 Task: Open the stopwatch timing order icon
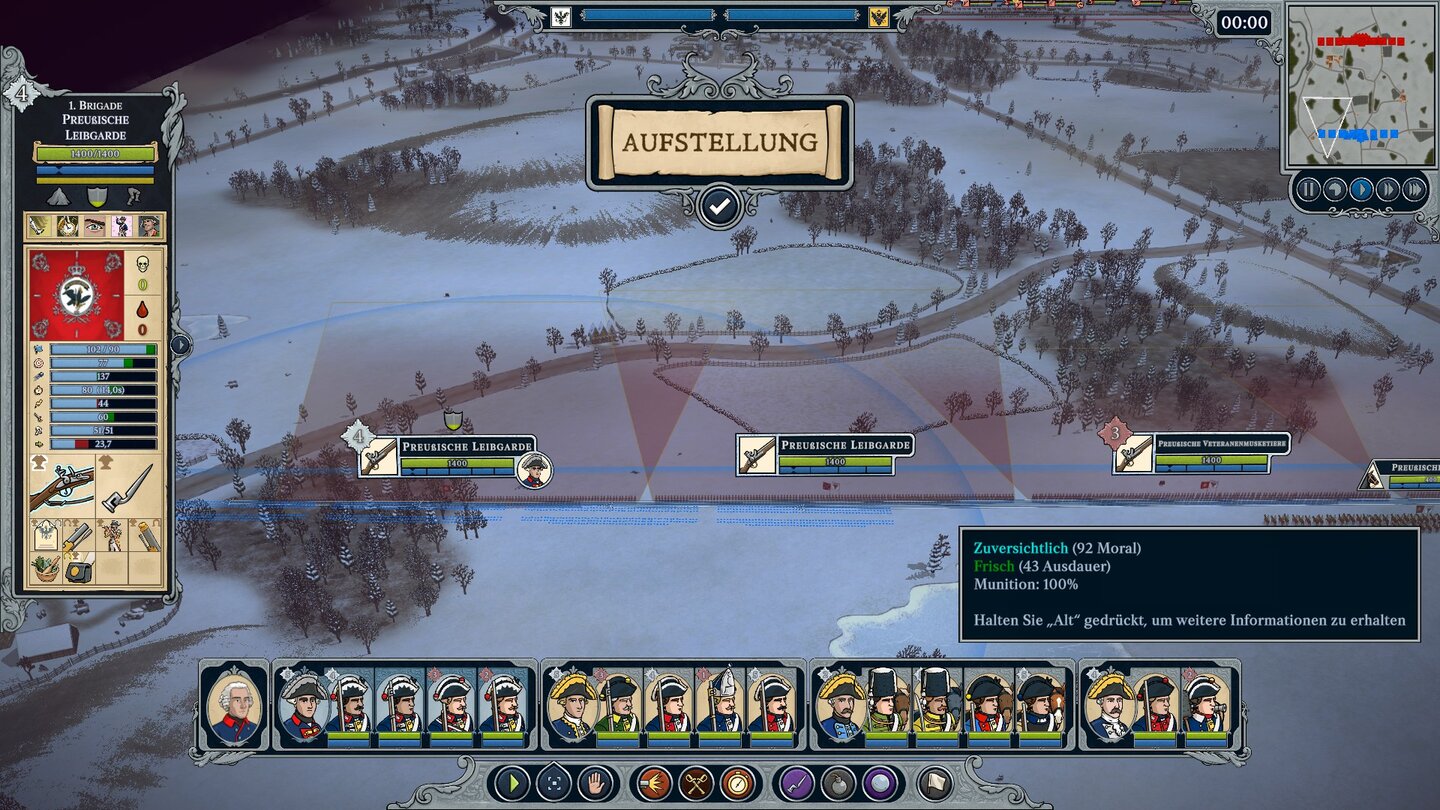click(737, 782)
